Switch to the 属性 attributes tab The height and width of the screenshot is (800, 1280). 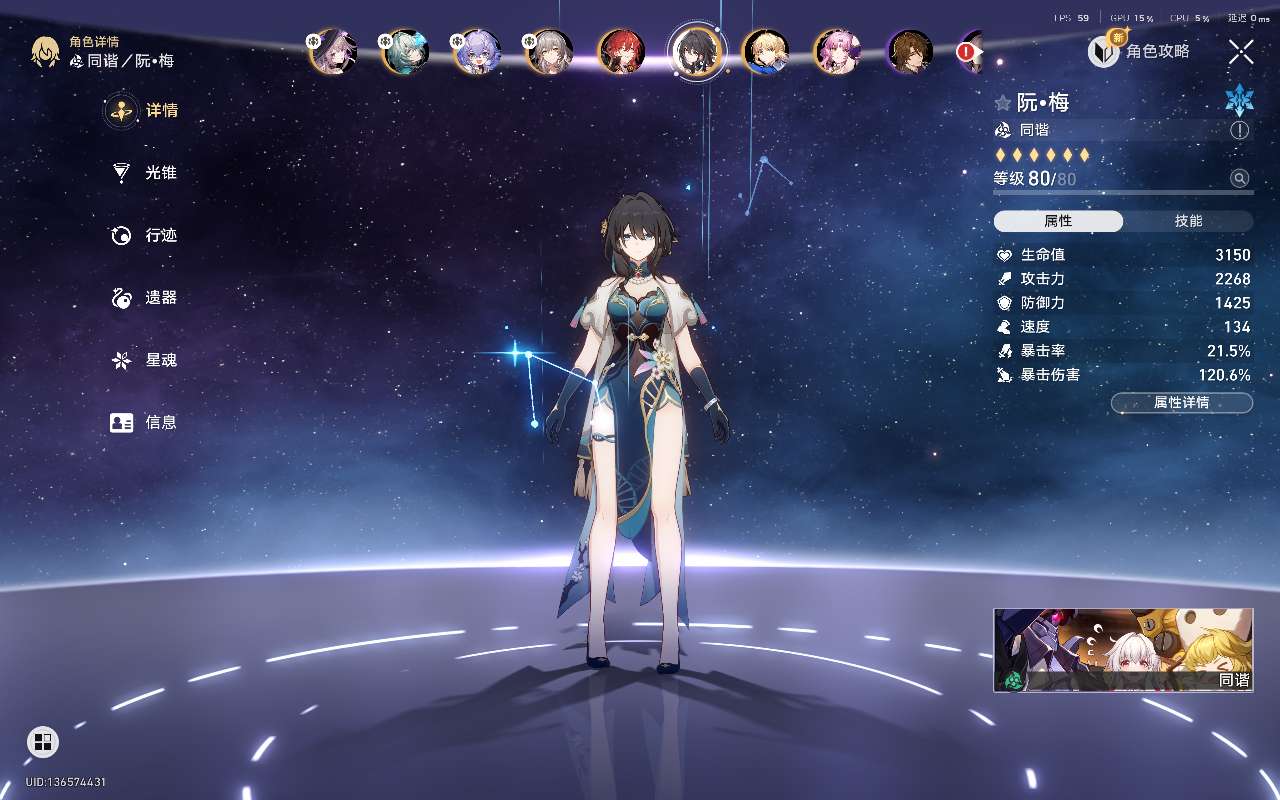1058,221
